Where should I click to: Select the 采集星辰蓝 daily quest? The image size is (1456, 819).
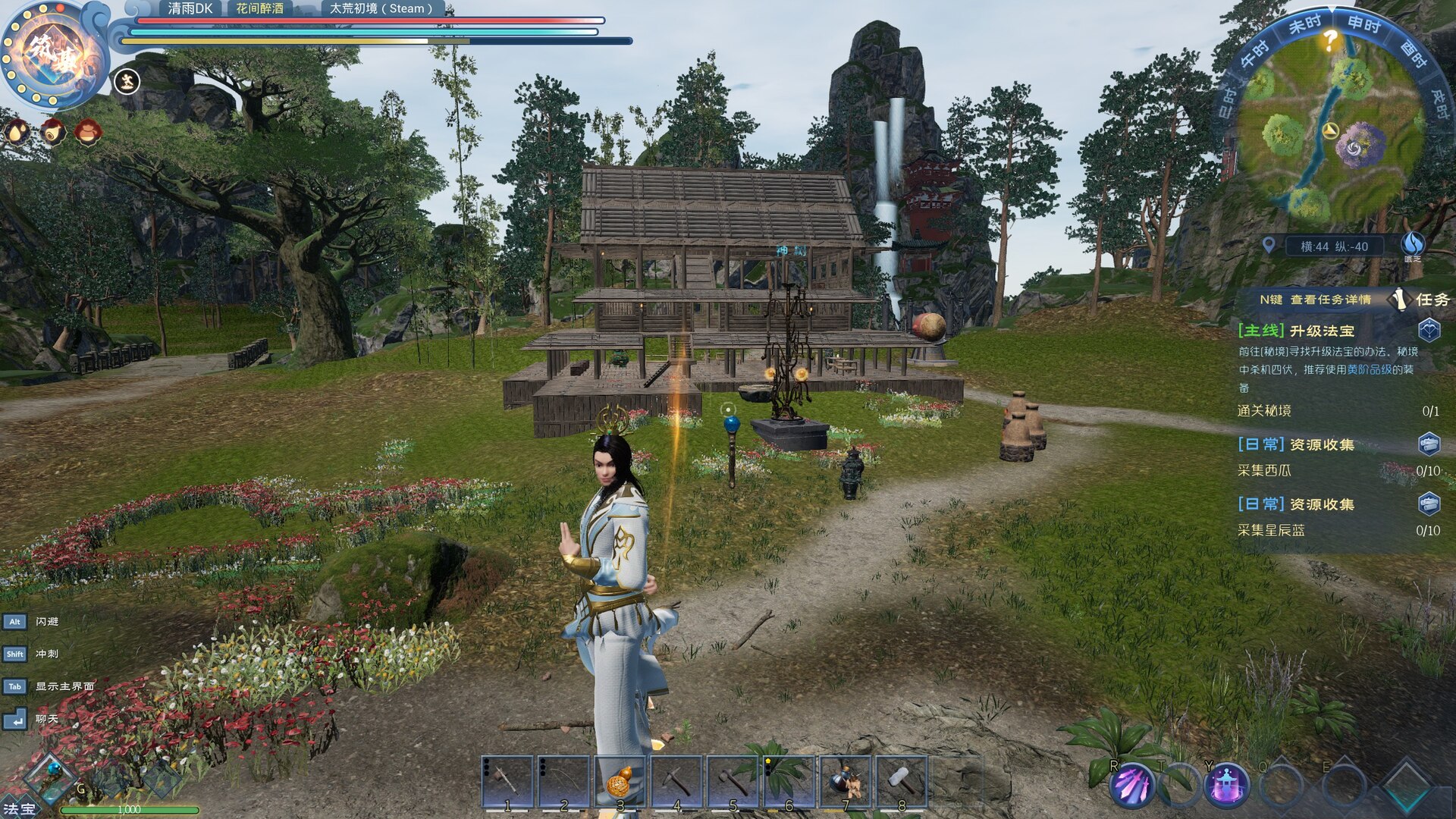pyautogui.click(x=1271, y=531)
